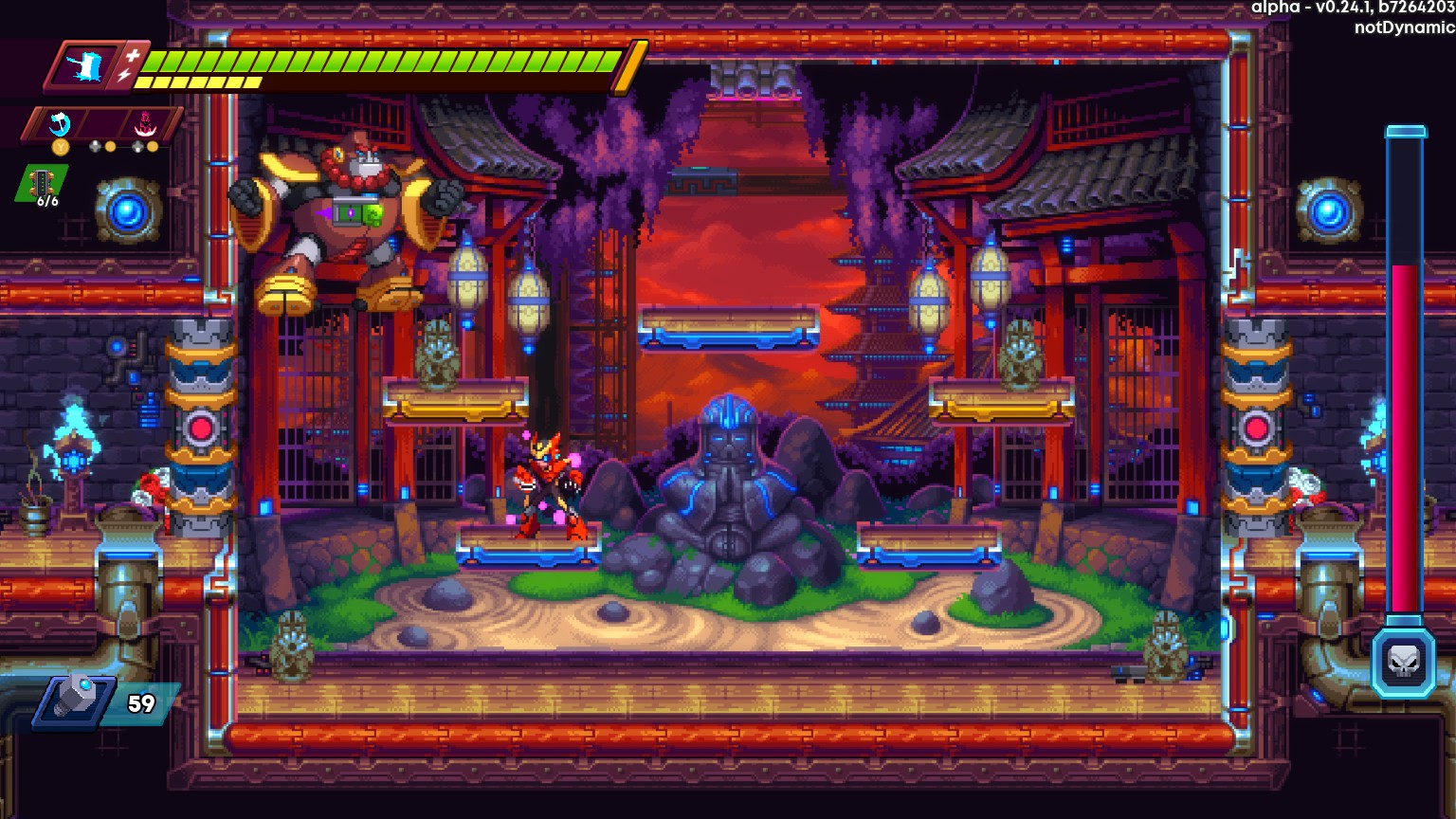Click the nut currency icon
1456x819 pixels.
(74, 702)
